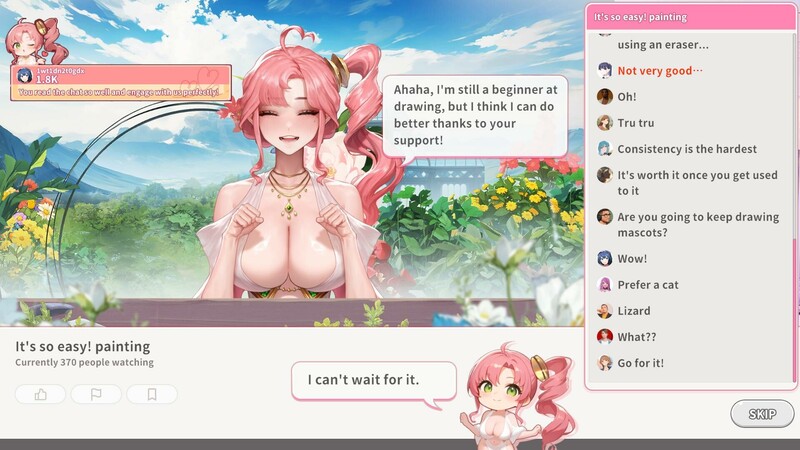Select the 'Not very good' chat message
This screenshot has height=450, width=800.
tap(659, 71)
